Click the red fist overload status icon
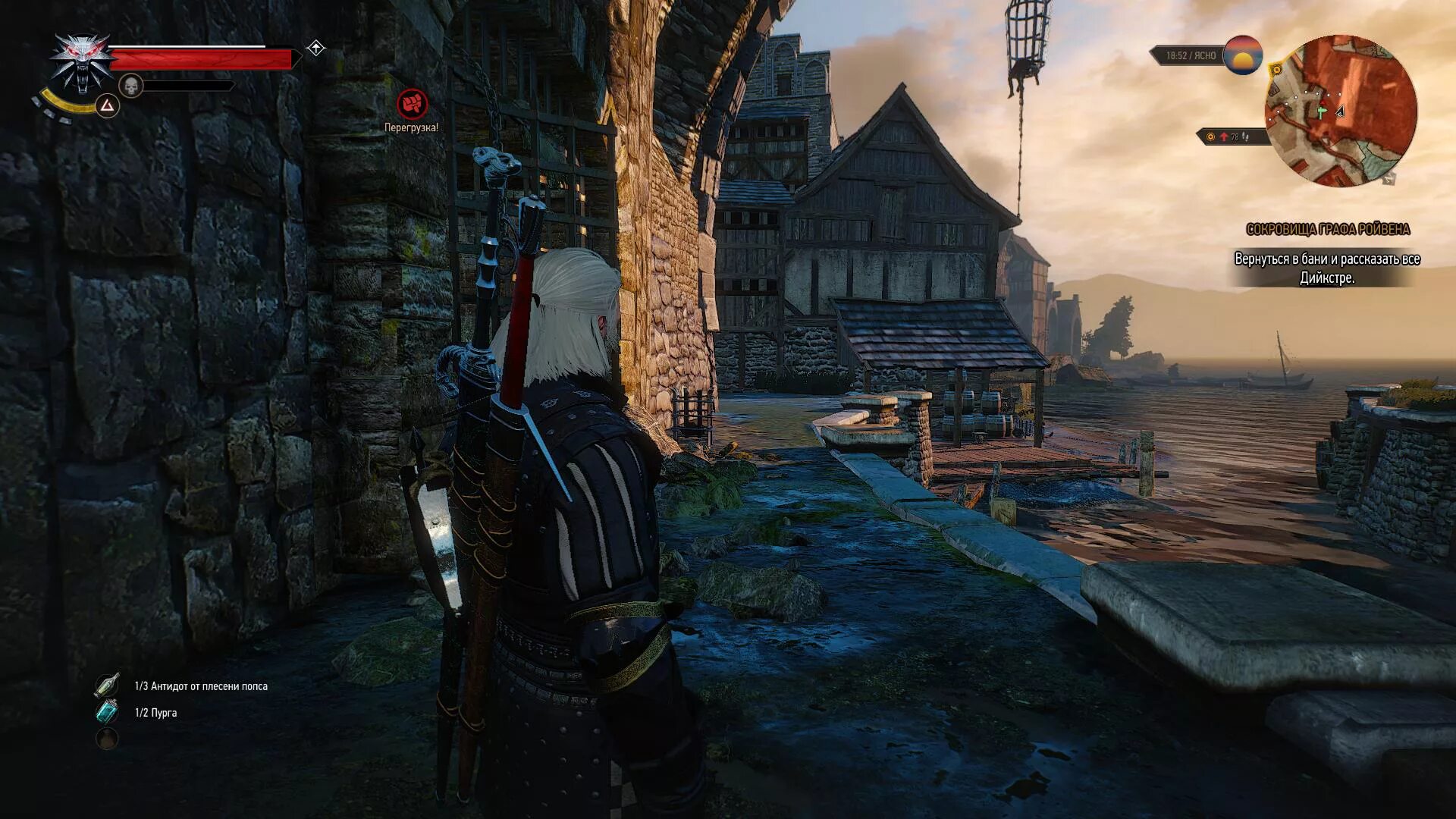This screenshot has width=1456, height=819. tap(412, 104)
